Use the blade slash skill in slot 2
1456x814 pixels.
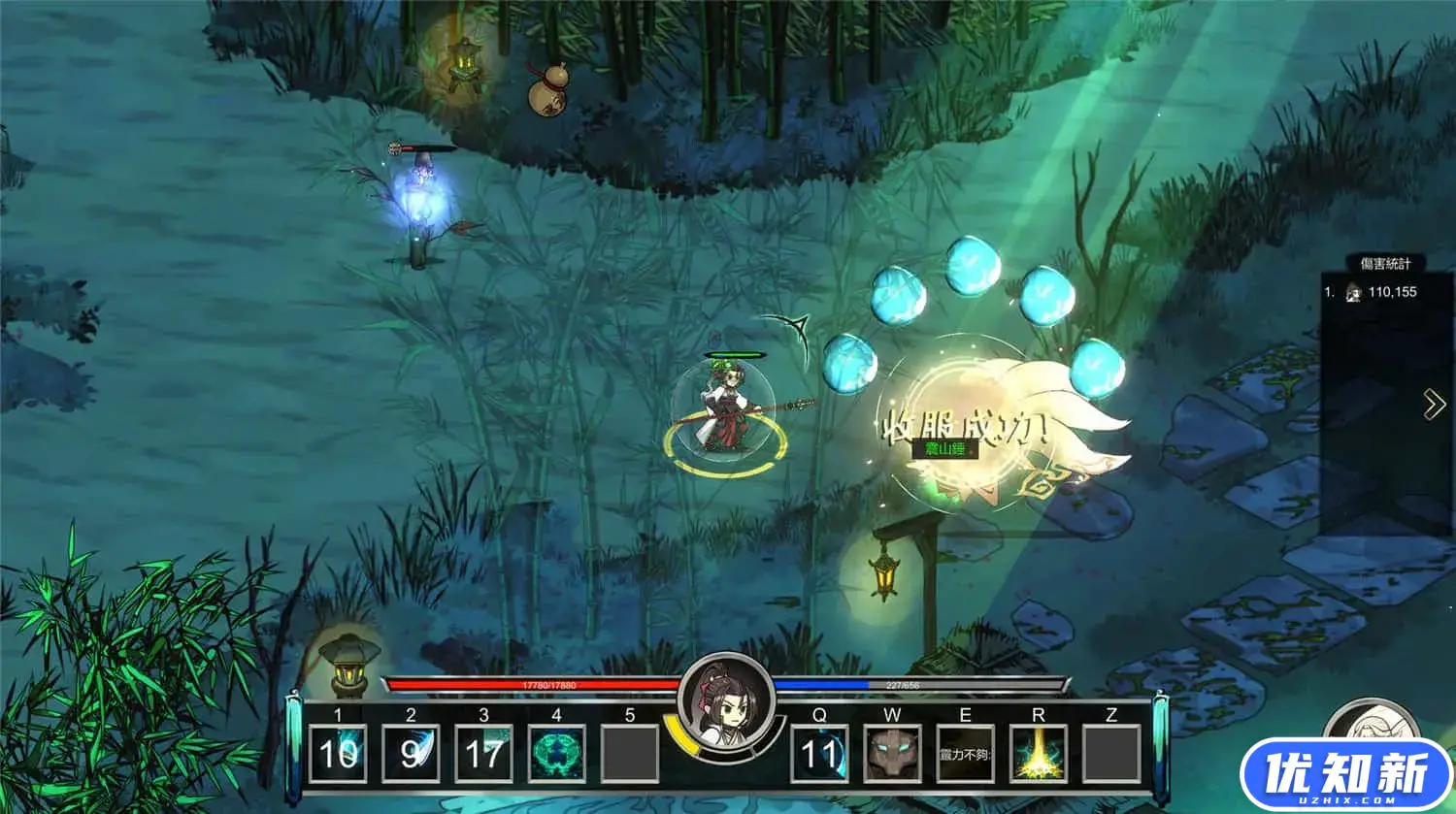411,753
